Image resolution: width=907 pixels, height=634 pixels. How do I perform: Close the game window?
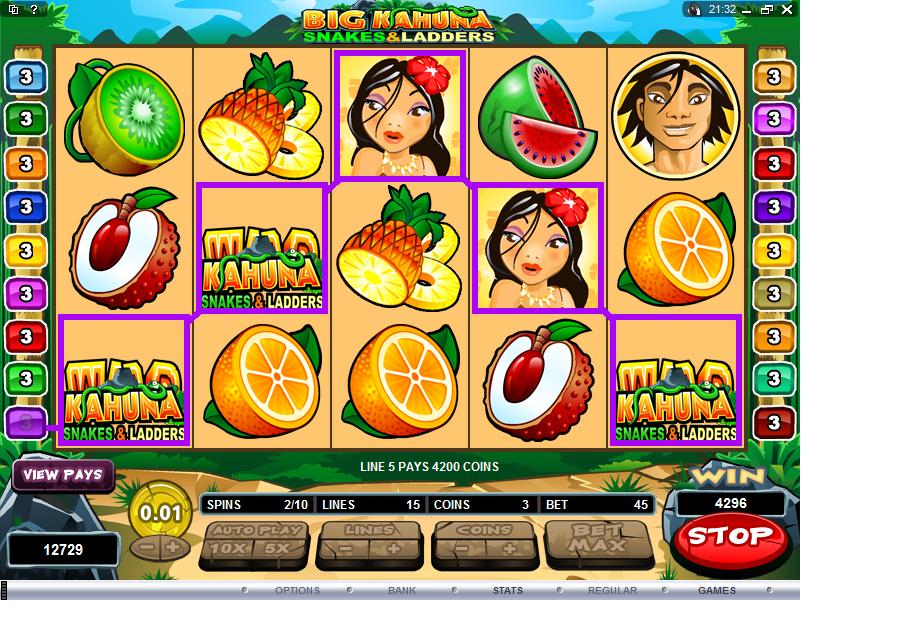pos(788,9)
